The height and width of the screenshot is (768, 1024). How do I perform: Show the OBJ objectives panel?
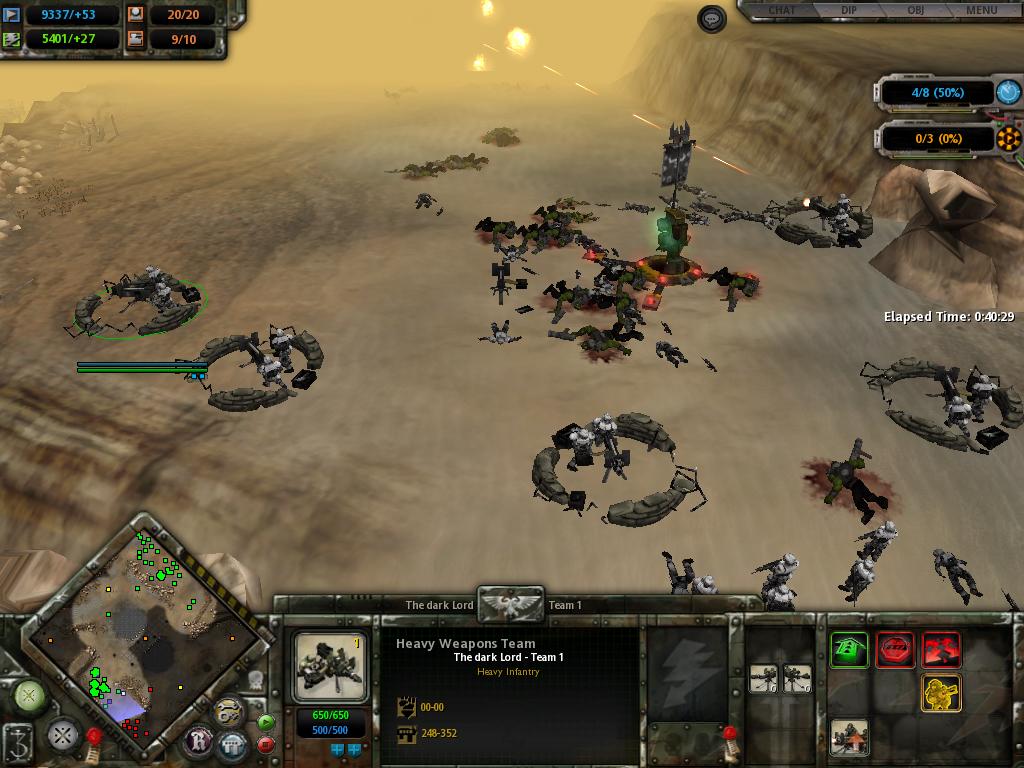[915, 11]
